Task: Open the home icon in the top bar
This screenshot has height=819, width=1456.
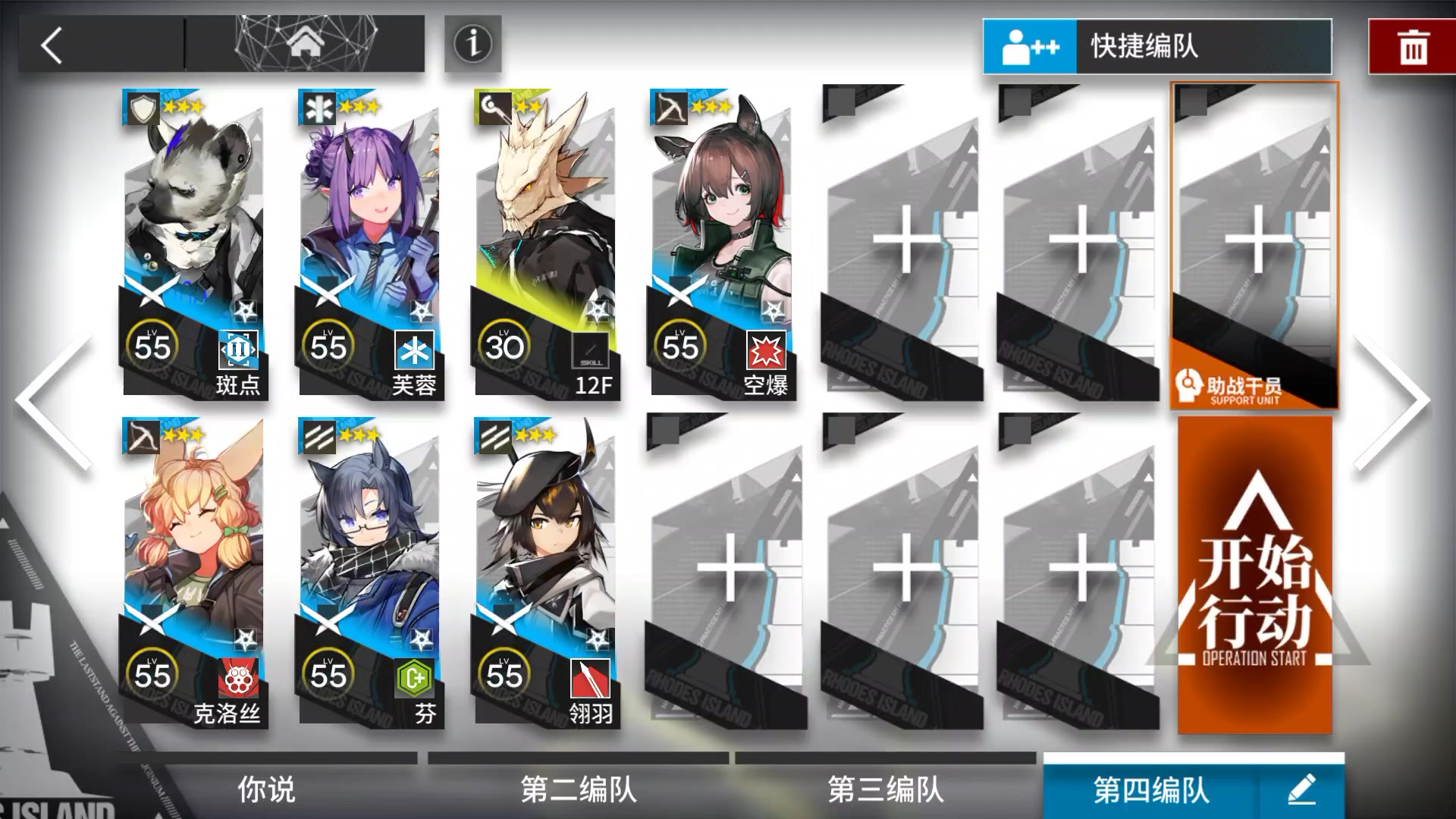Action: coord(304,43)
